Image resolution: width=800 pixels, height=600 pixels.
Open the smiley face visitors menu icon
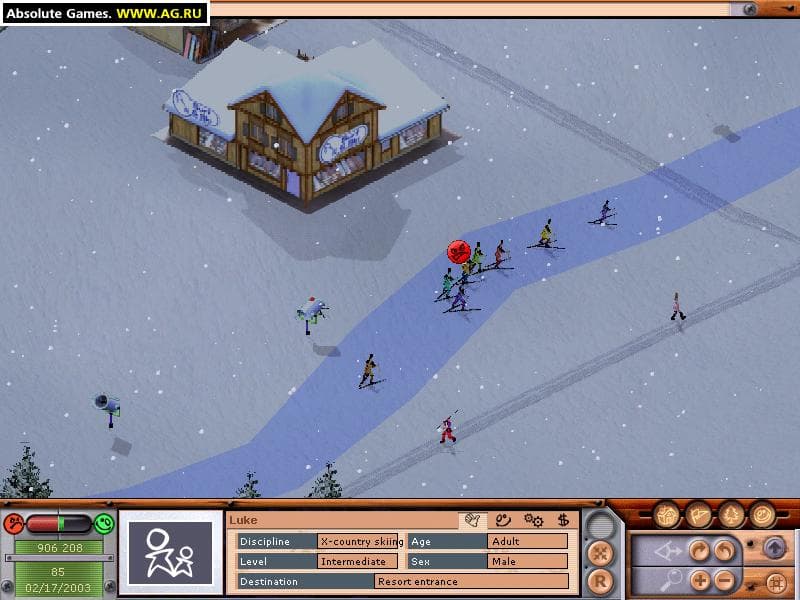(x=762, y=515)
